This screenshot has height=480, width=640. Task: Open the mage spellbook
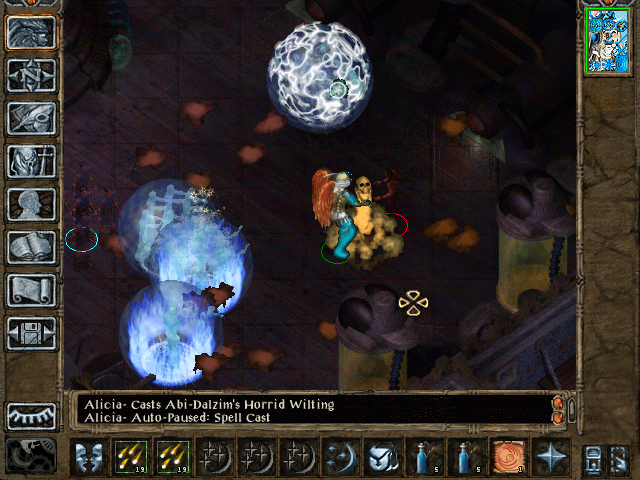[x=31, y=247]
